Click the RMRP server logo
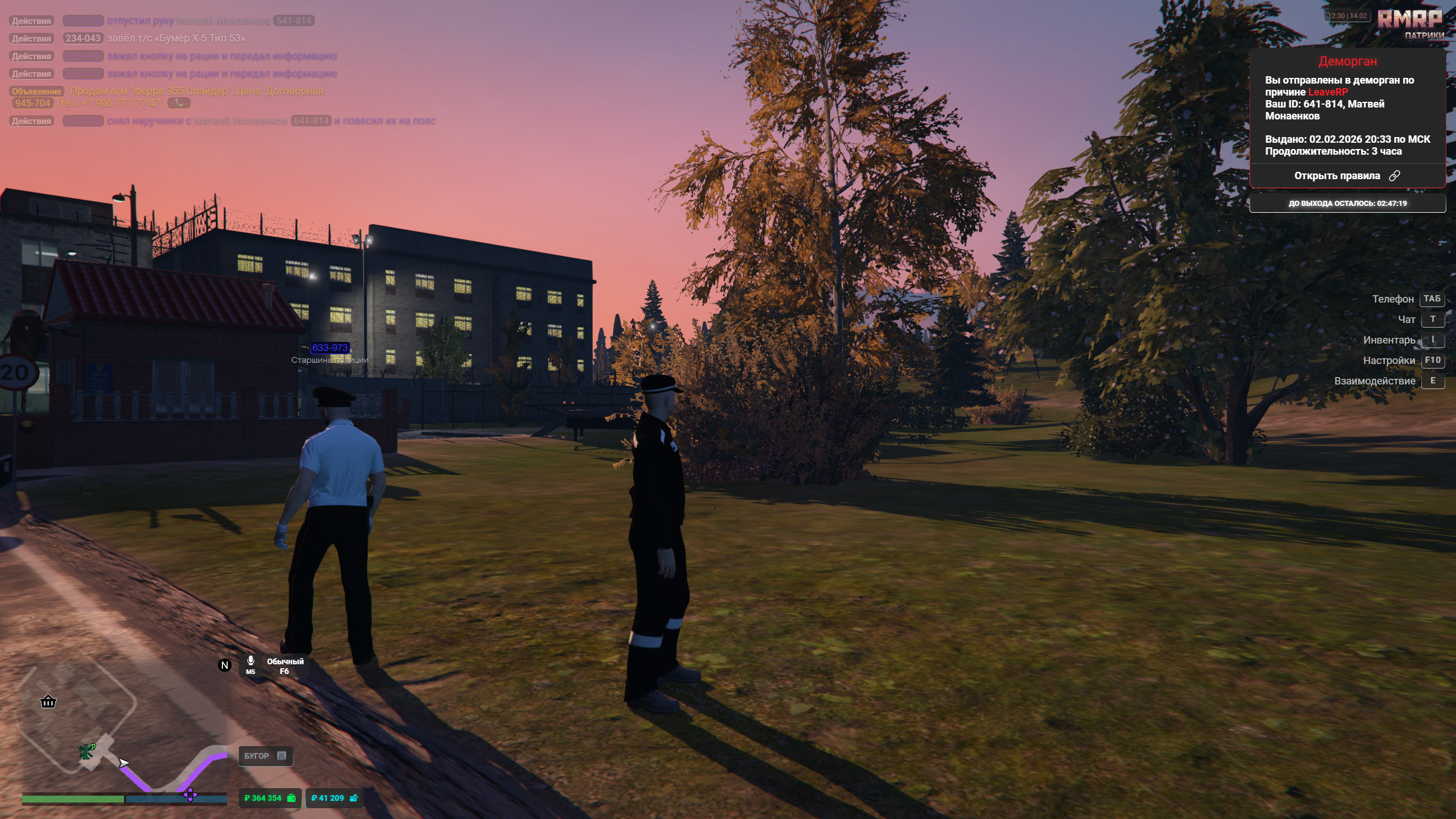This screenshot has width=1456, height=819. tap(1409, 19)
